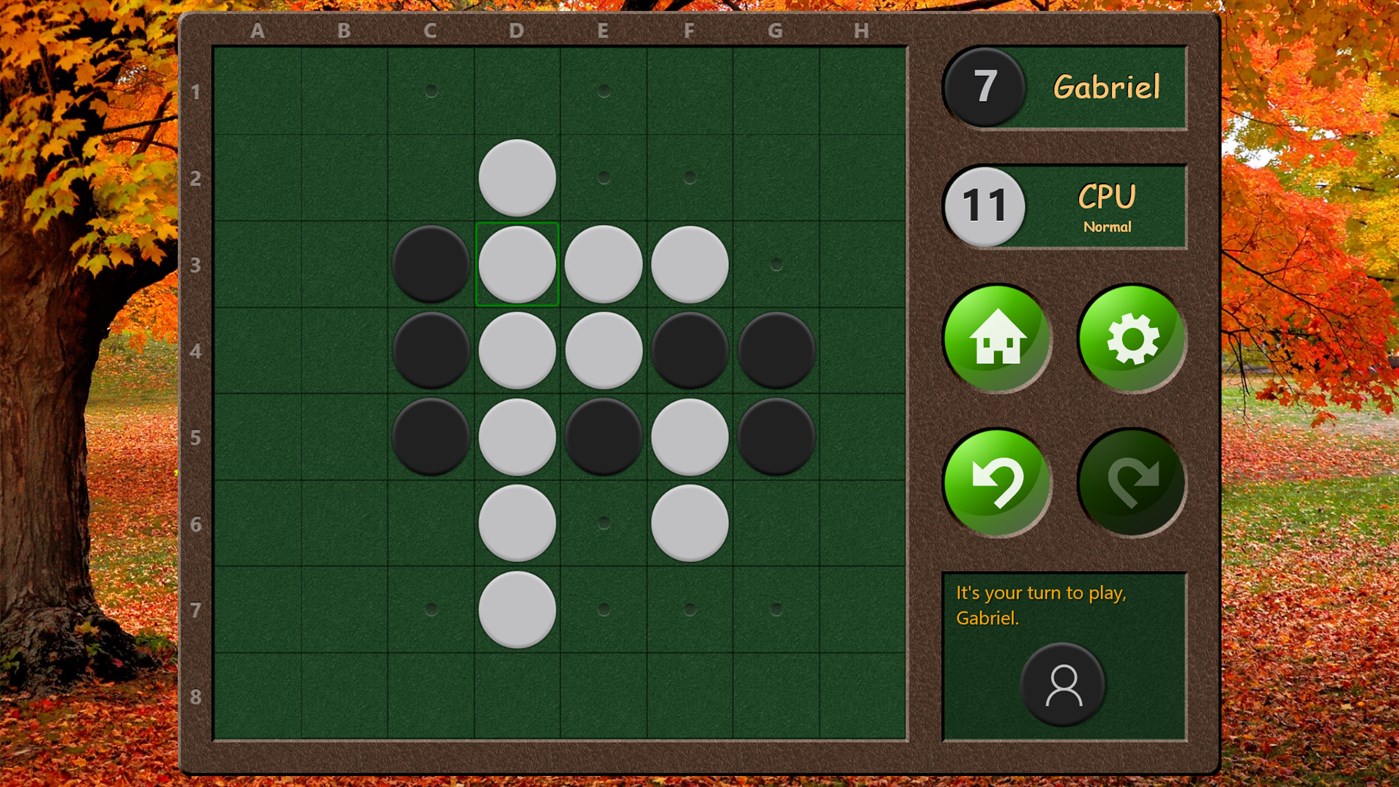The height and width of the screenshot is (787, 1399).
Task: Place a piece on the C1 hint dot
Action: click(430, 91)
